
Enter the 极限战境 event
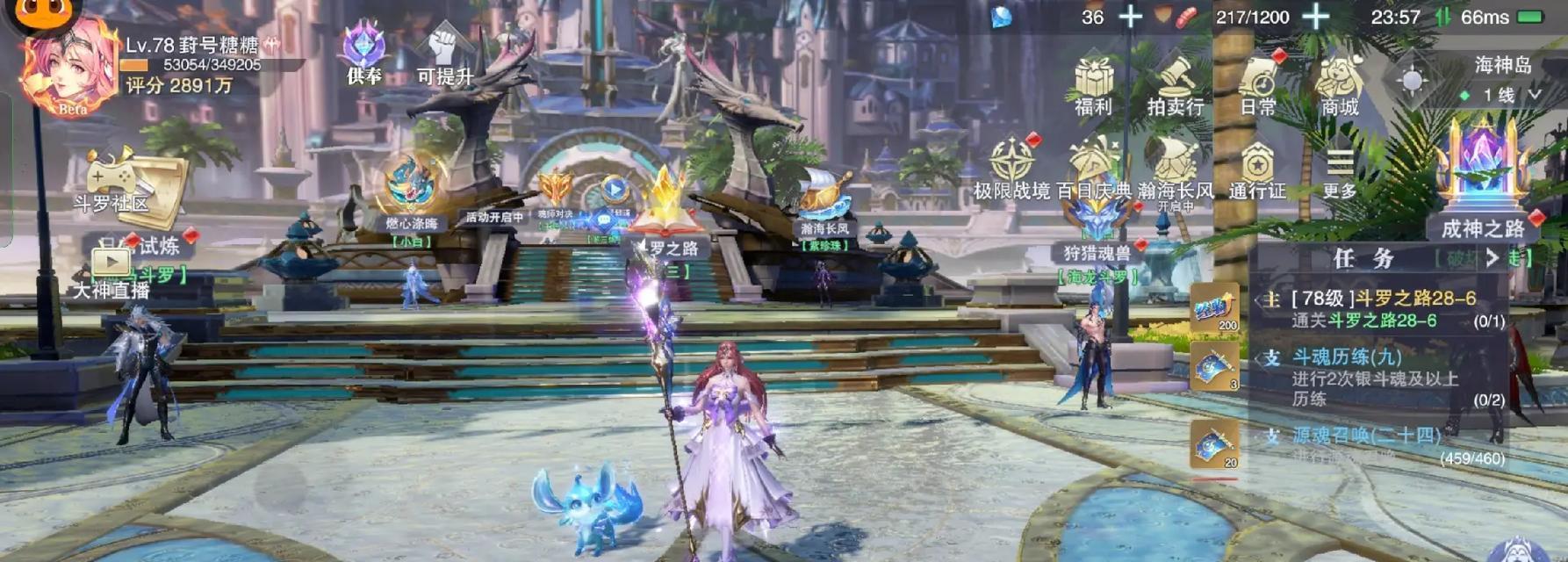click(1011, 167)
